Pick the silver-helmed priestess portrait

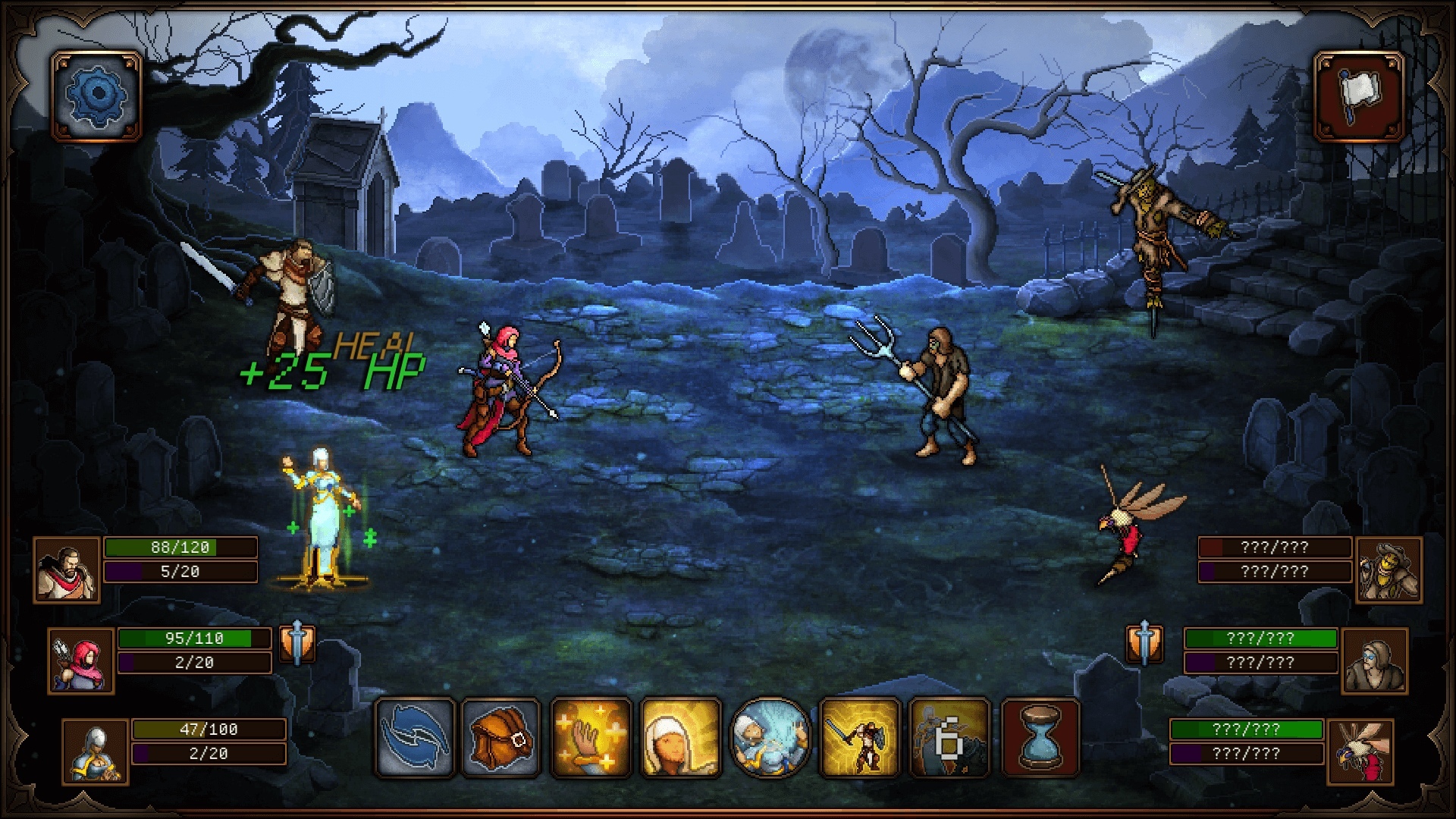pyautogui.click(x=96, y=752)
